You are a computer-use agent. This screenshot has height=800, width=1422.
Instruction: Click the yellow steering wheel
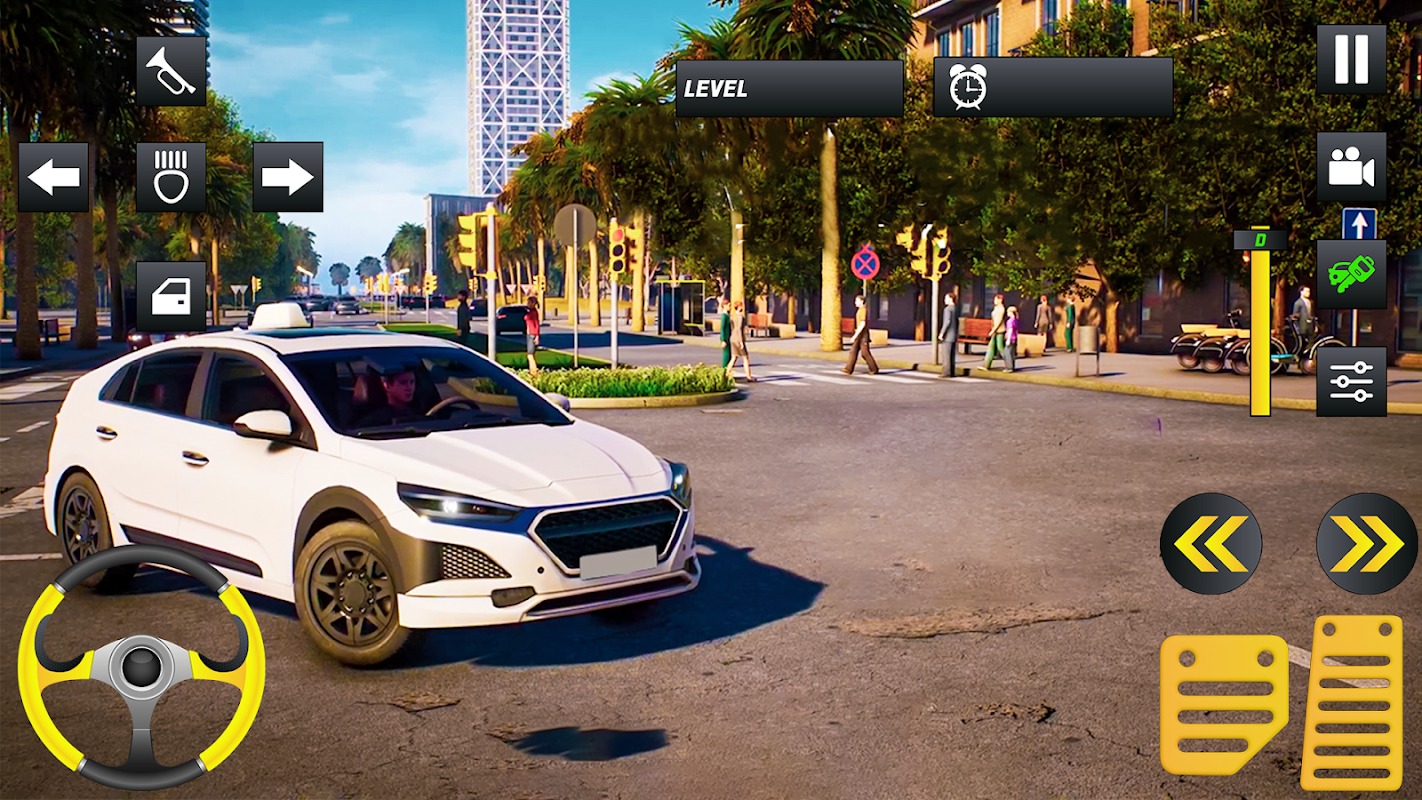pyautogui.click(x=141, y=666)
